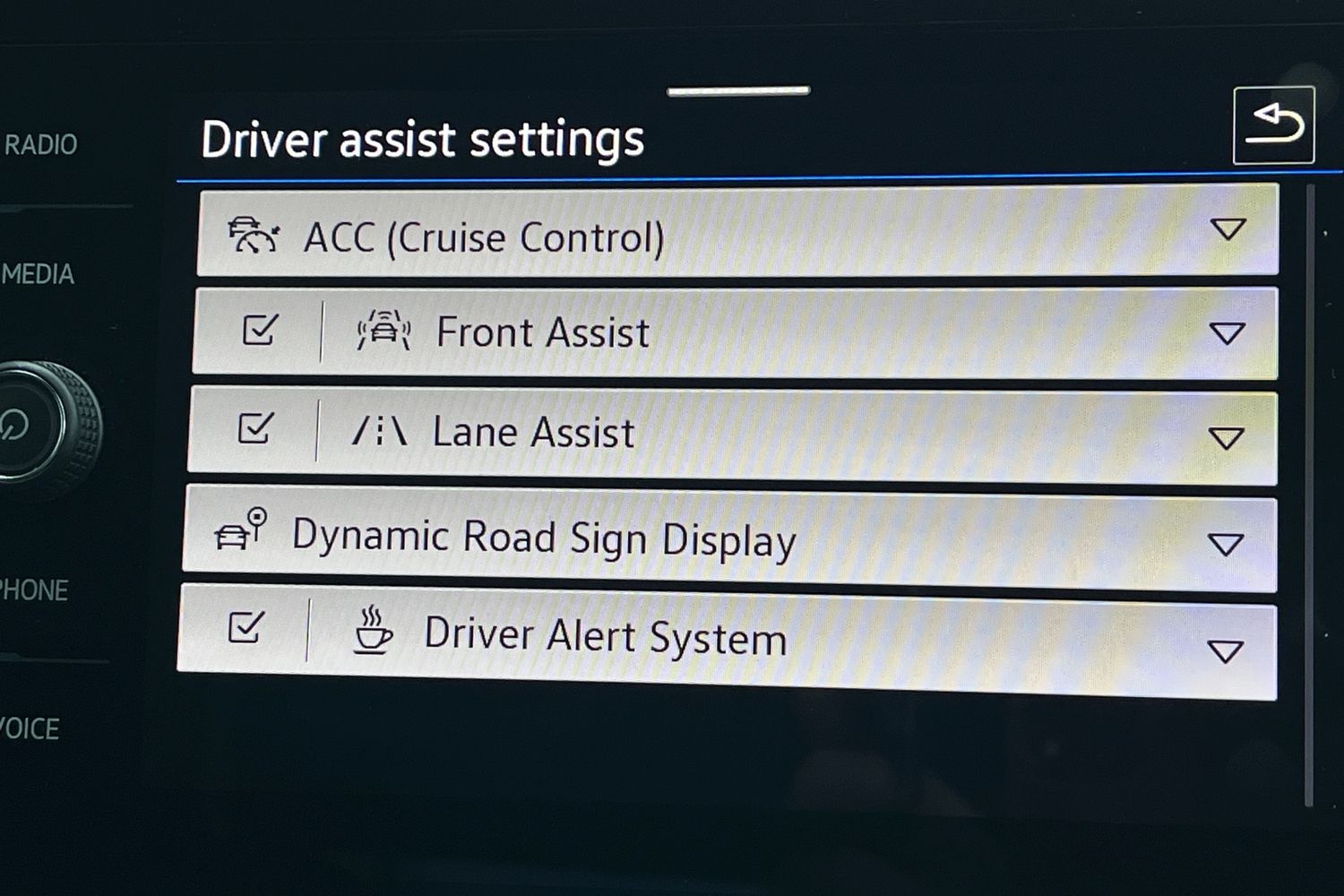The width and height of the screenshot is (1344, 896).
Task: Tap the MEDIA button on the side
Action: coord(38,274)
